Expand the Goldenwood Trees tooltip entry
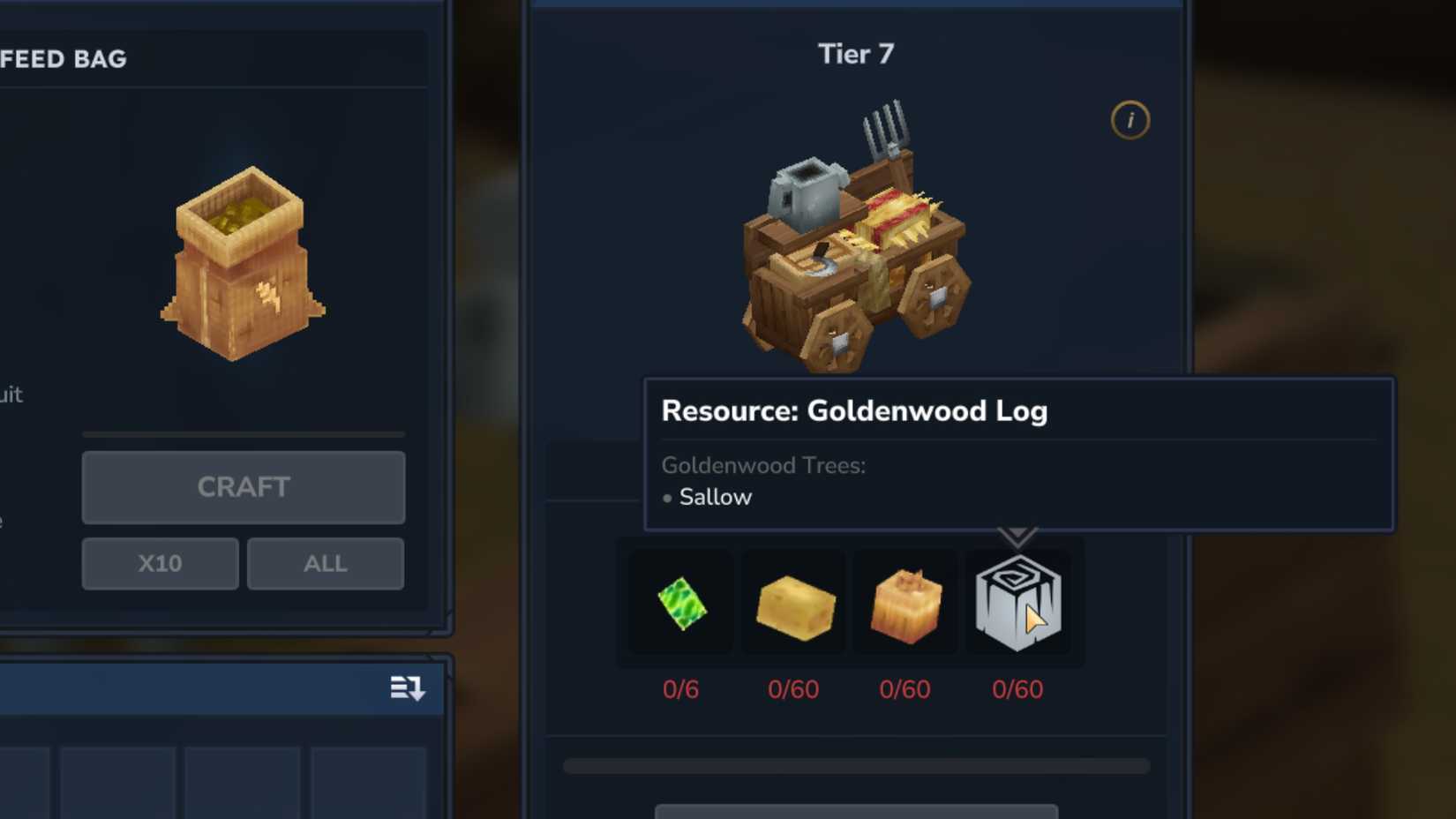The height and width of the screenshot is (819, 1456). pos(764,465)
